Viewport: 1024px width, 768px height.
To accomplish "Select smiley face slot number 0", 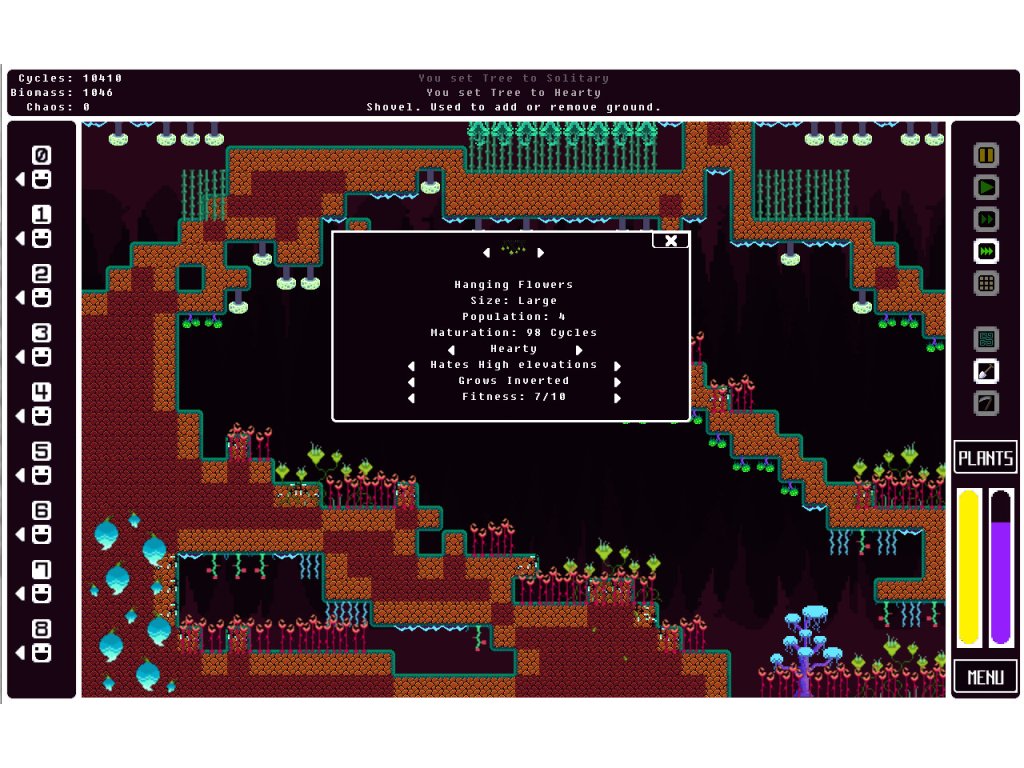I will click(x=41, y=180).
